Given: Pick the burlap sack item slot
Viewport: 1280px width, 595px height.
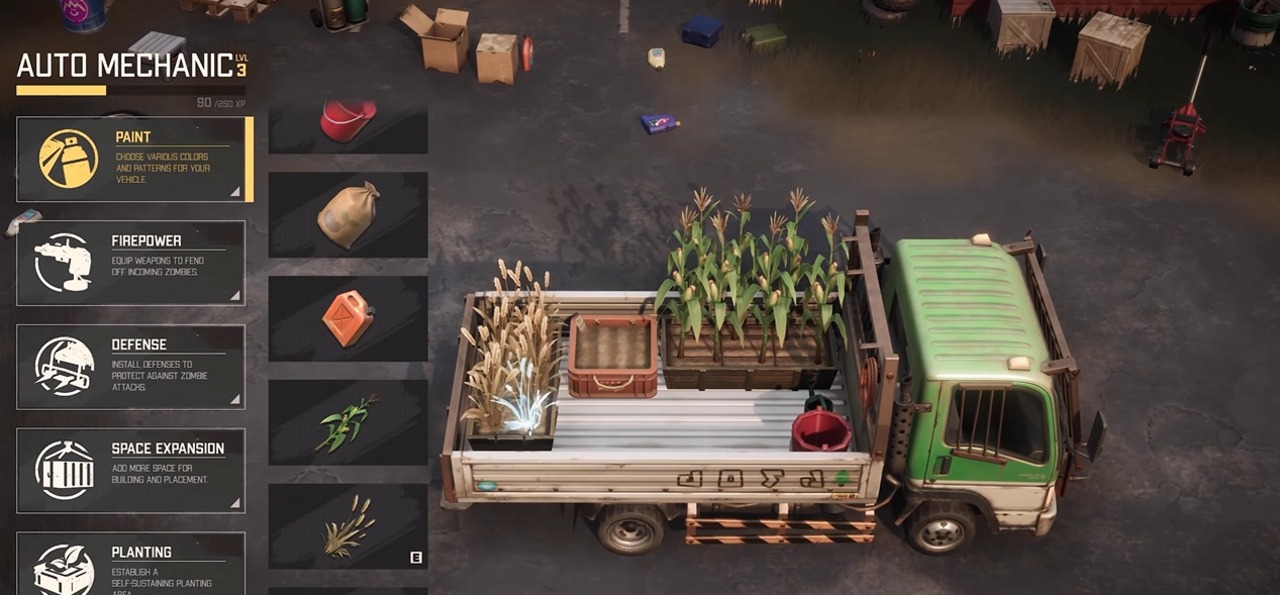Looking at the screenshot, I should [348, 215].
